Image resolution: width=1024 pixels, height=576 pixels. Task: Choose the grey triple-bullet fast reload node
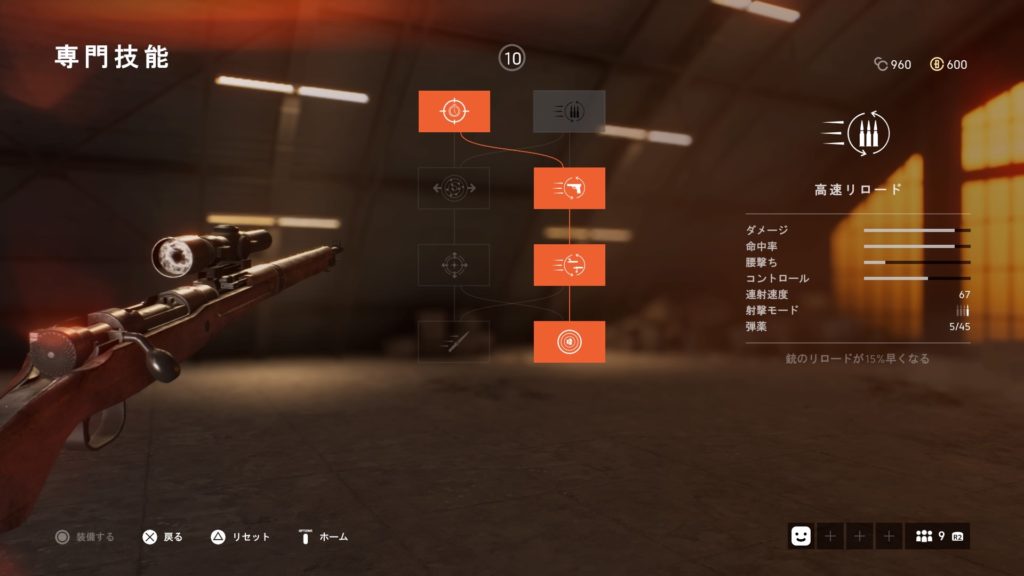569,111
